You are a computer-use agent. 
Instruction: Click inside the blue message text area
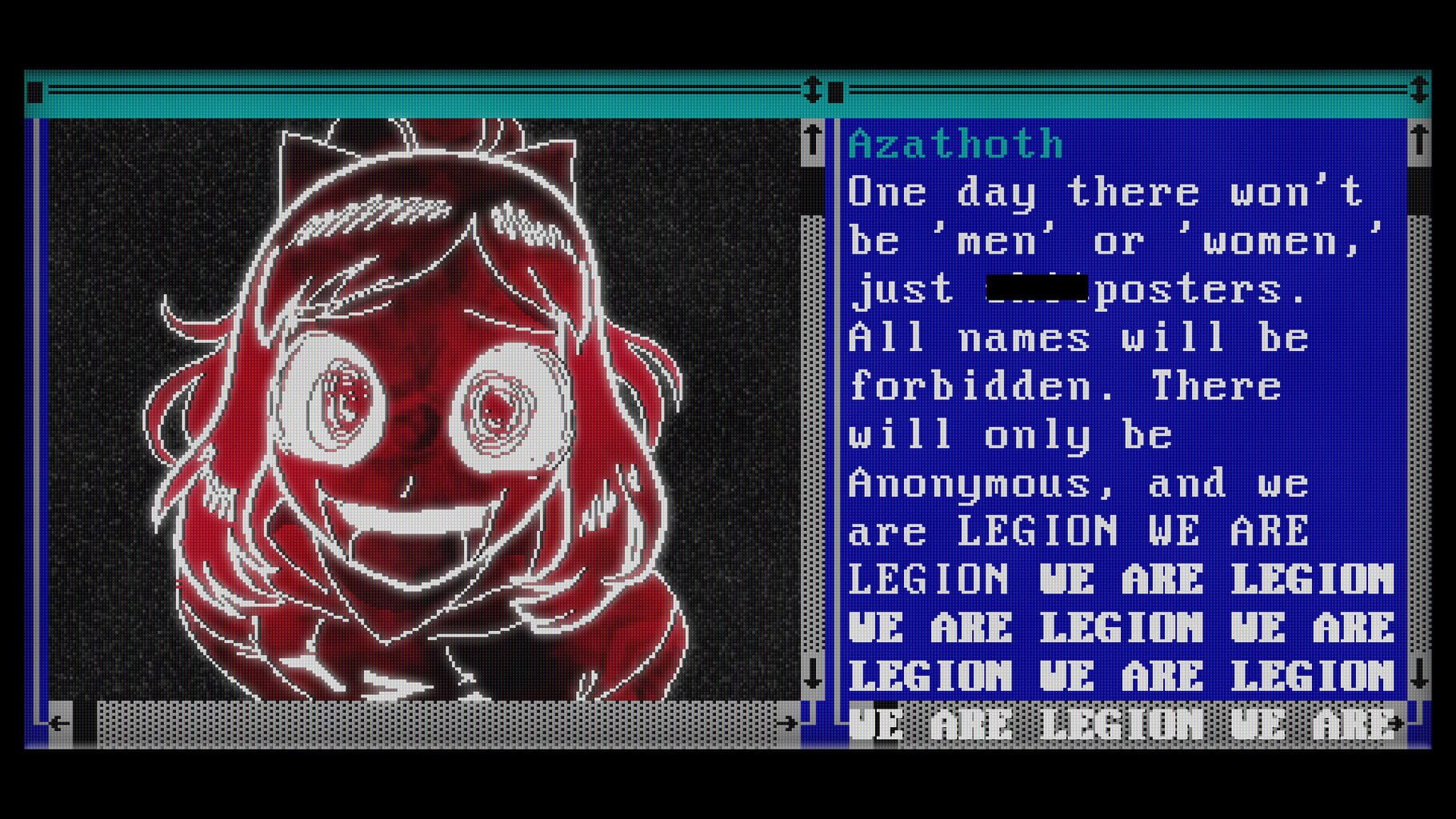click(x=1080, y=384)
